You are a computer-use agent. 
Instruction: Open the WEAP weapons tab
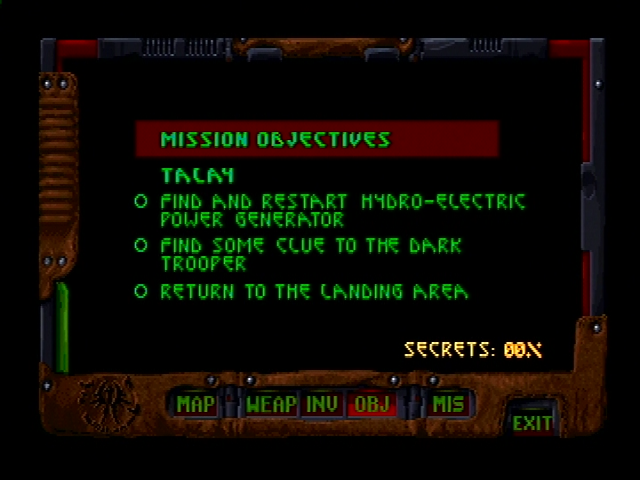coord(271,404)
